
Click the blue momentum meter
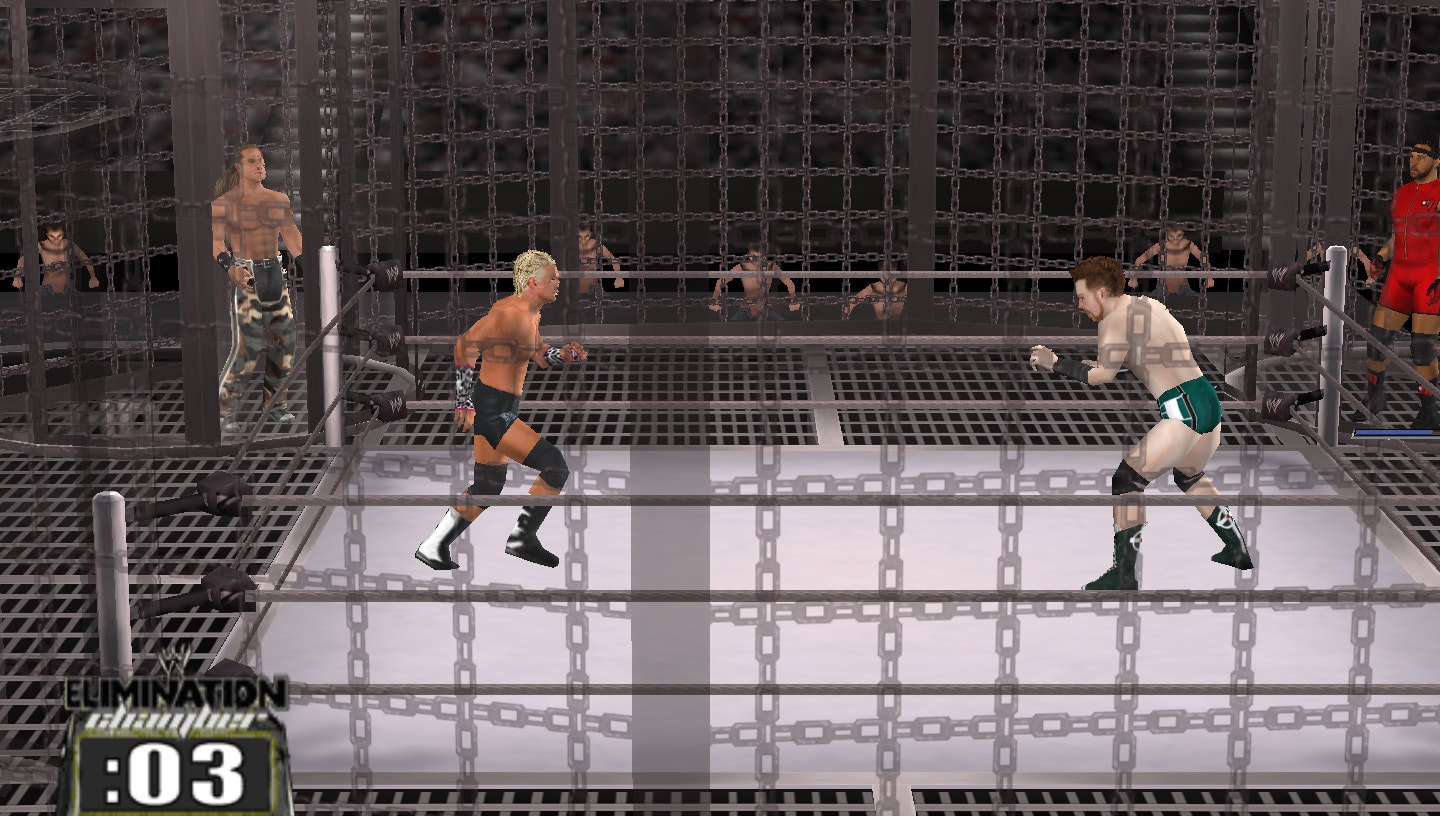[1399, 433]
